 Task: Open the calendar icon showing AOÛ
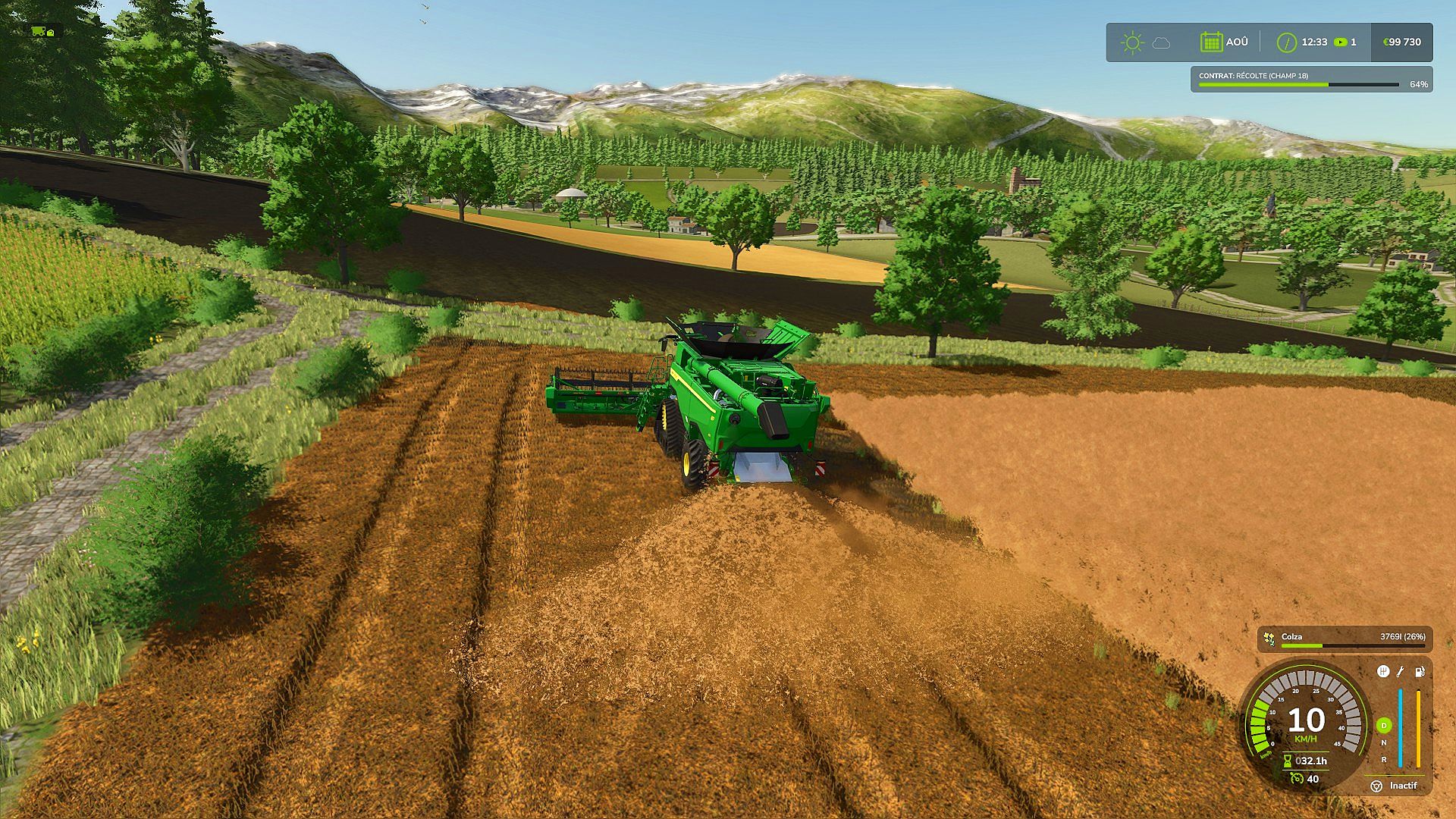(1211, 42)
